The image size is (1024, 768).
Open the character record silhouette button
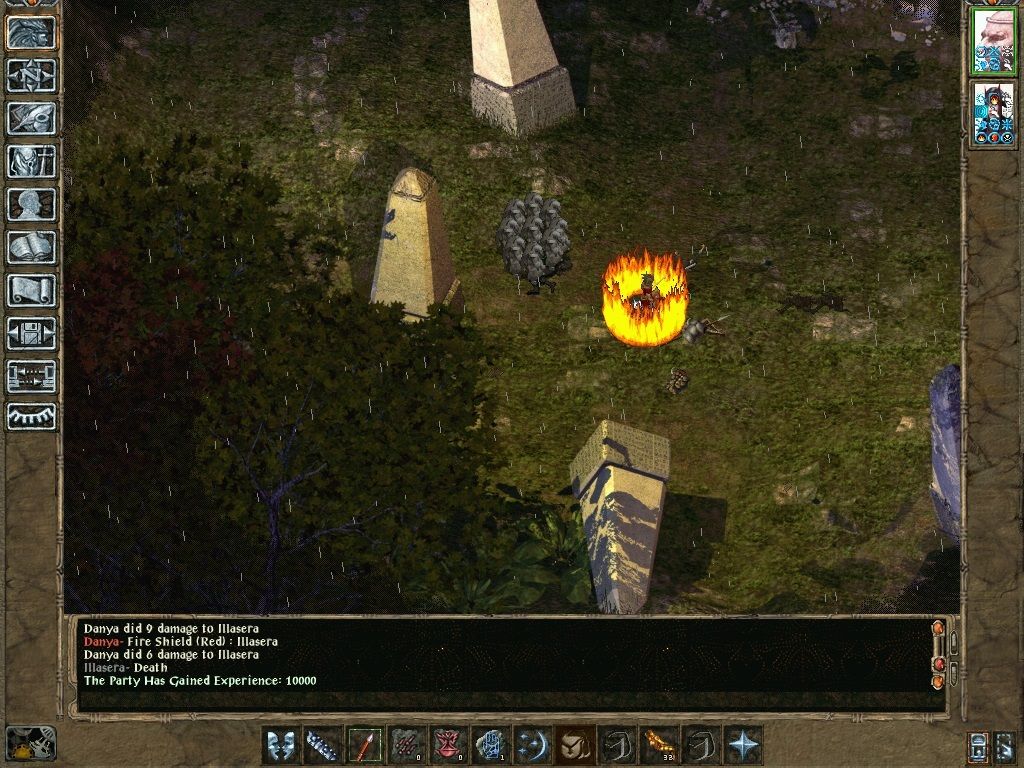pos(31,204)
